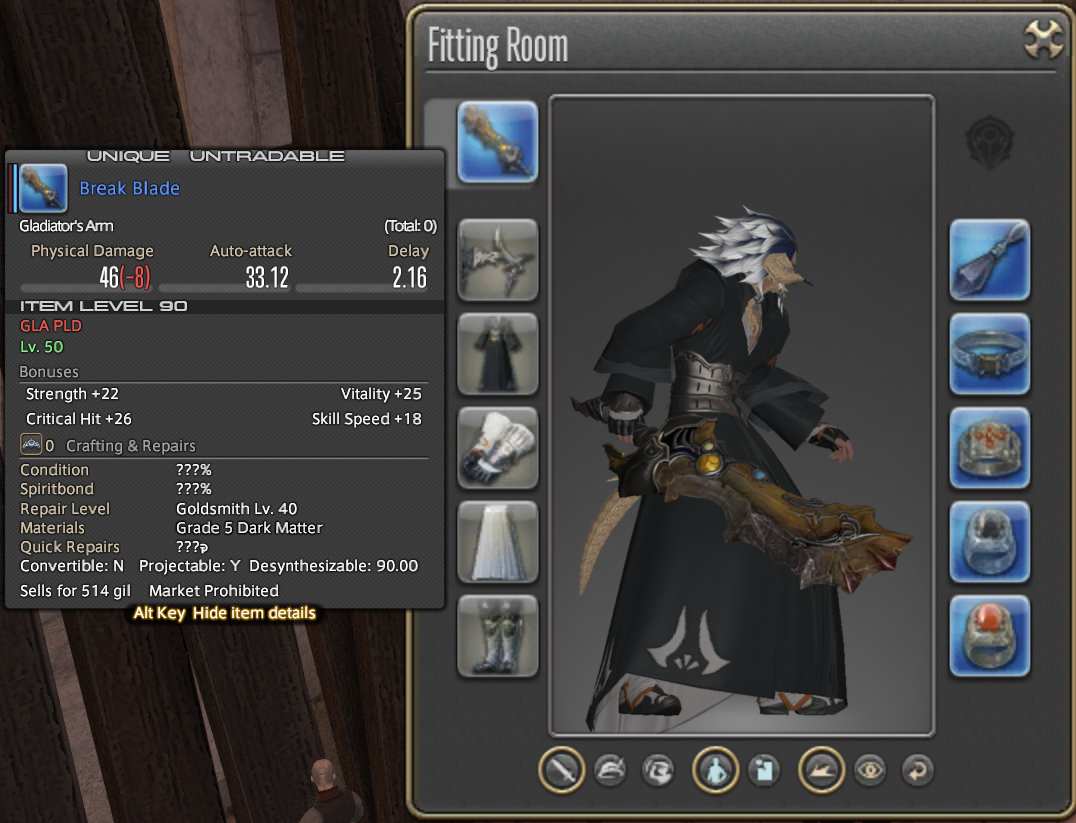The width and height of the screenshot is (1076, 823).
Task: Click the silver boots feet slot
Action: click(497, 636)
